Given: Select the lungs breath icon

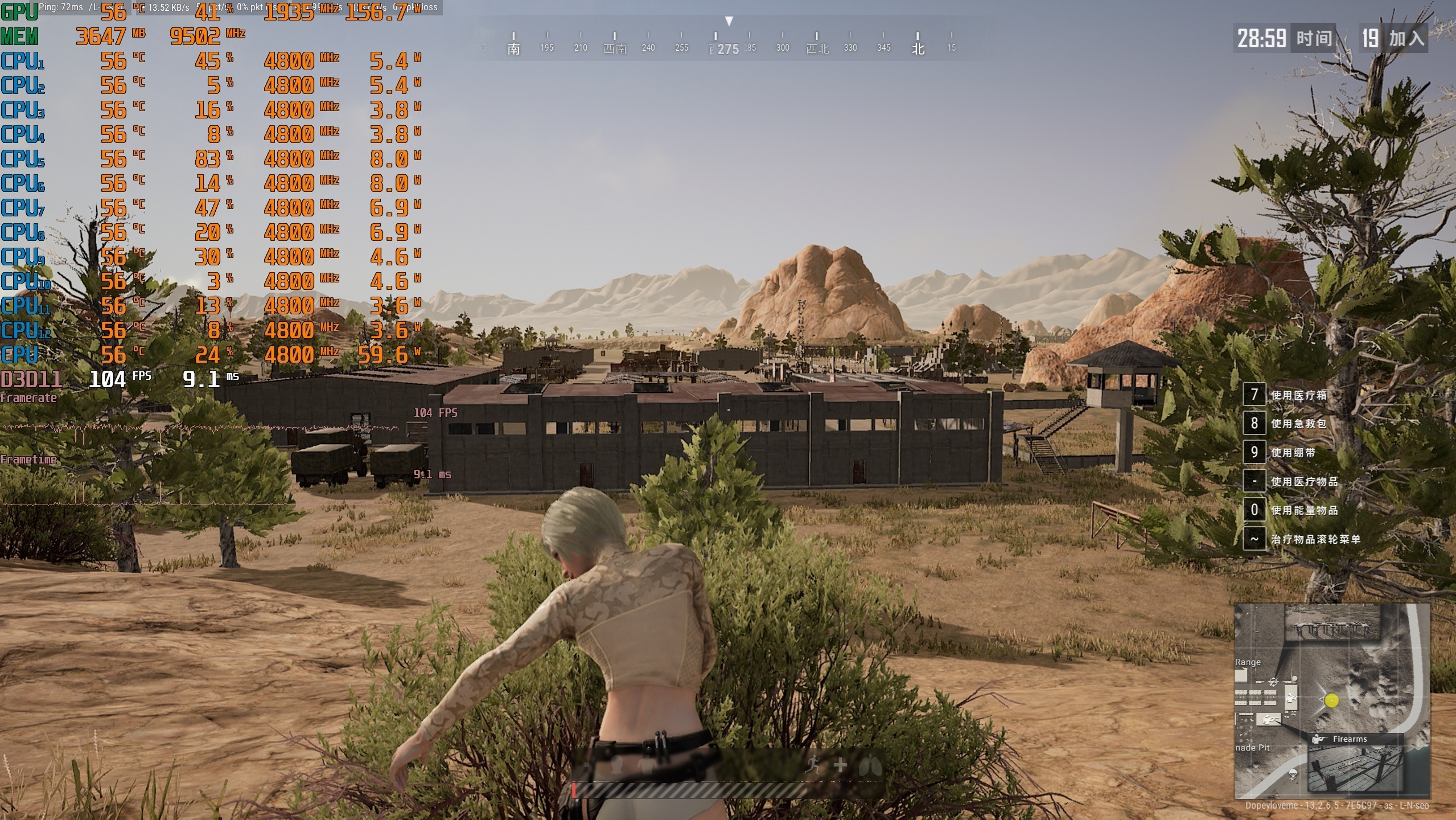Looking at the screenshot, I should (870, 765).
